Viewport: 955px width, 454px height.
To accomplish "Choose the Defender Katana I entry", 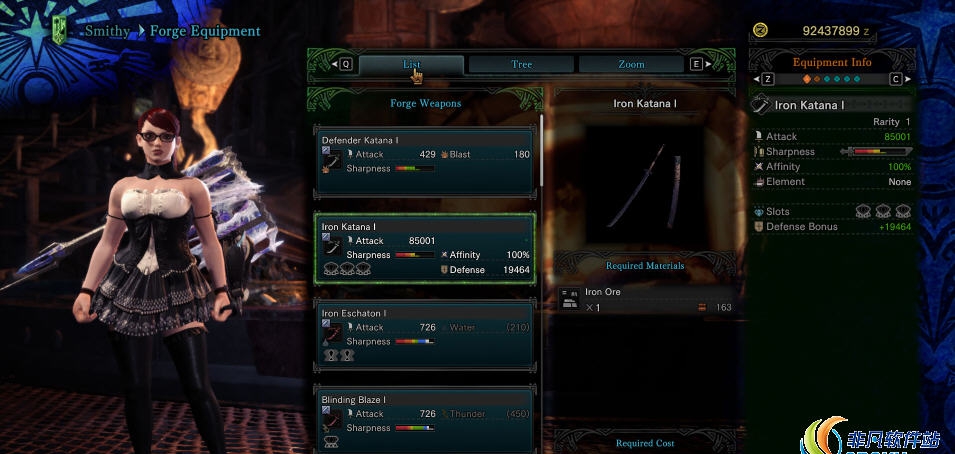I will point(425,160).
